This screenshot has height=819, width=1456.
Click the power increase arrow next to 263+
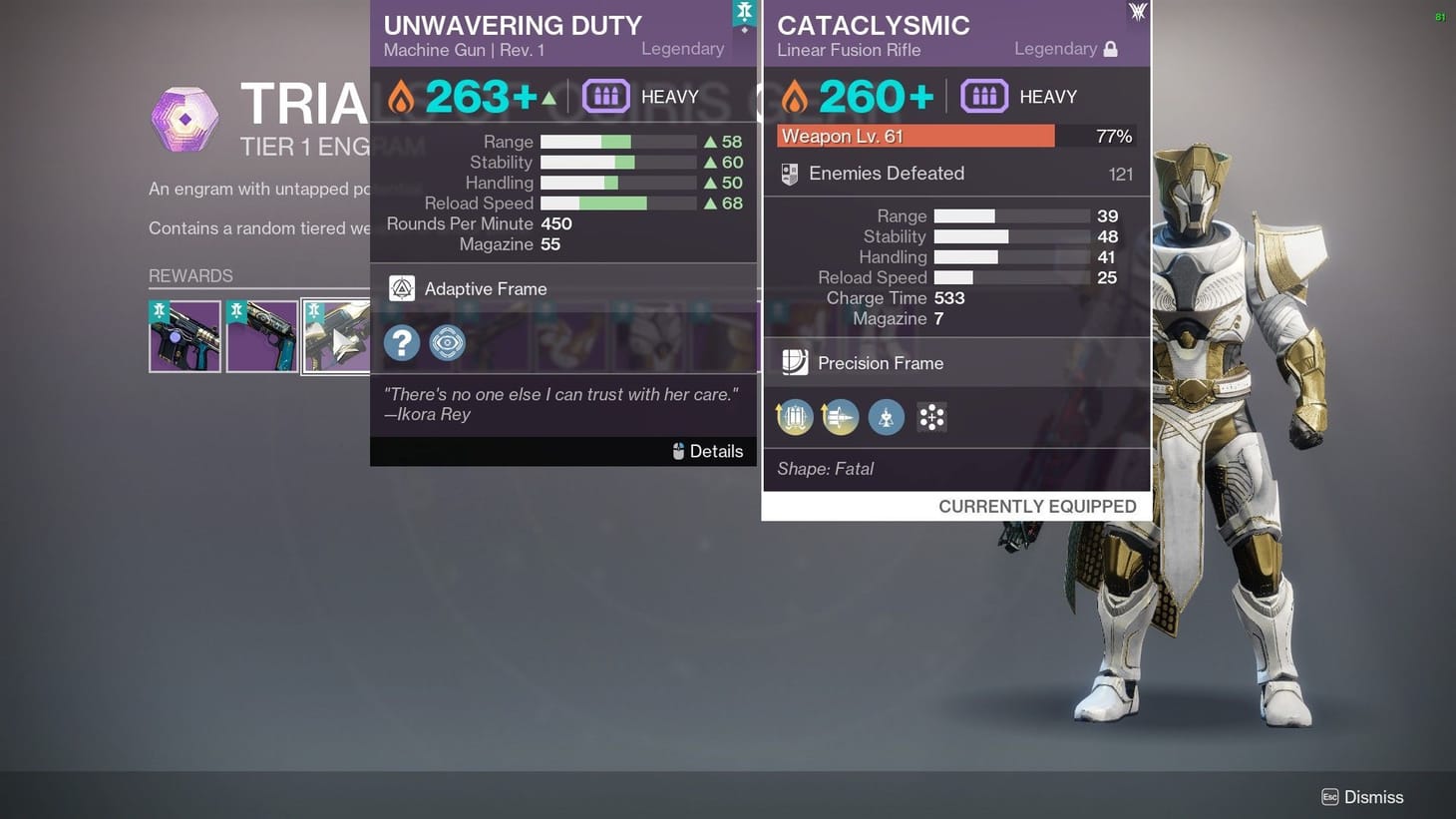point(547,96)
